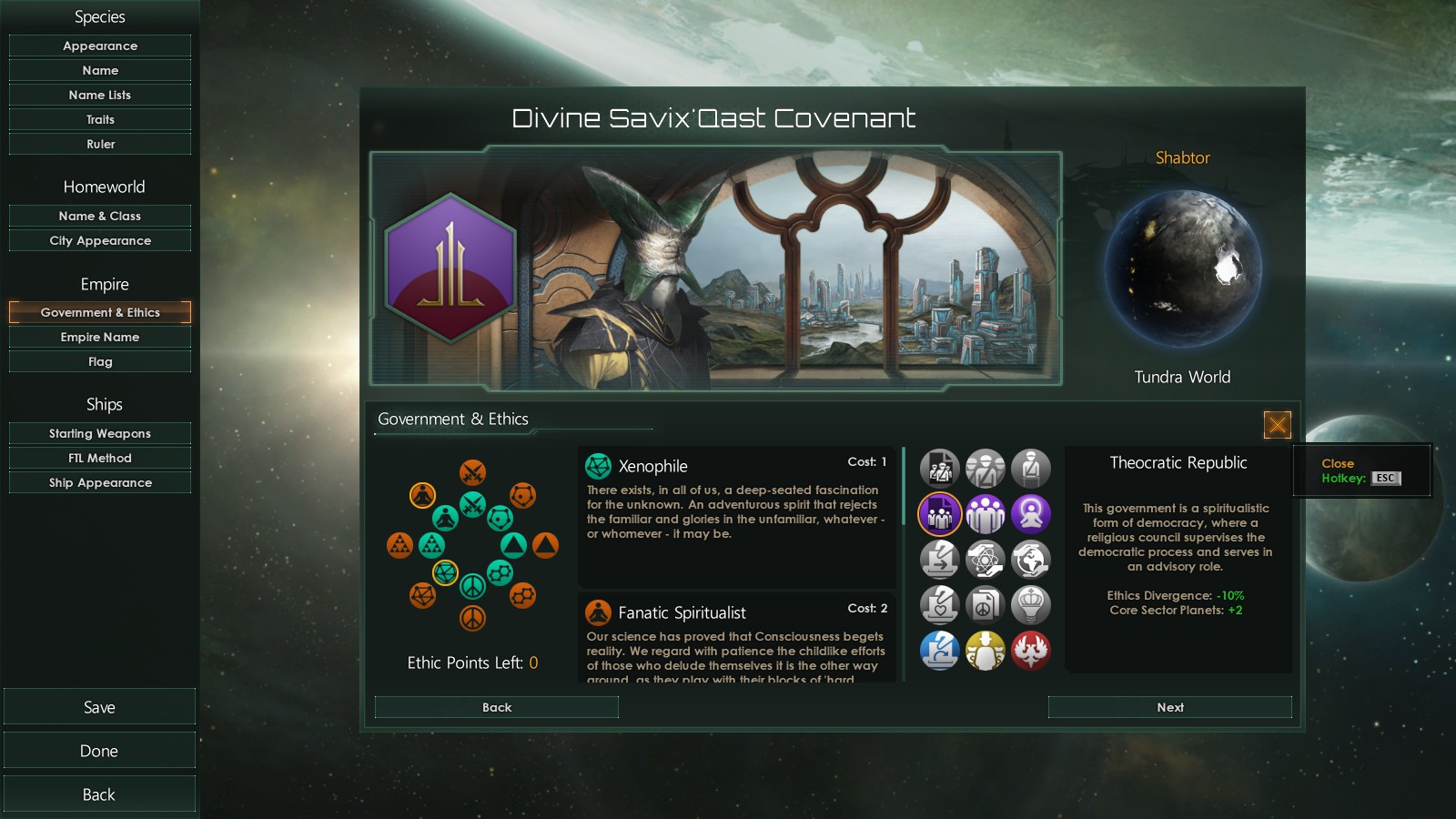Pick the crossed swords ethic at wheel top
Viewport: 1456px width, 819px height.
472,472
